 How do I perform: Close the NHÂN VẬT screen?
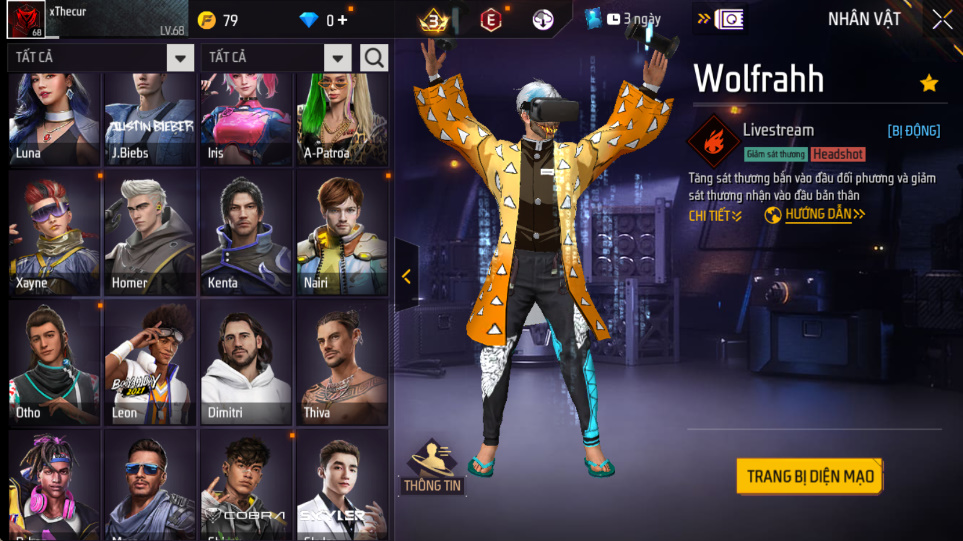pyautogui.click(x=942, y=19)
